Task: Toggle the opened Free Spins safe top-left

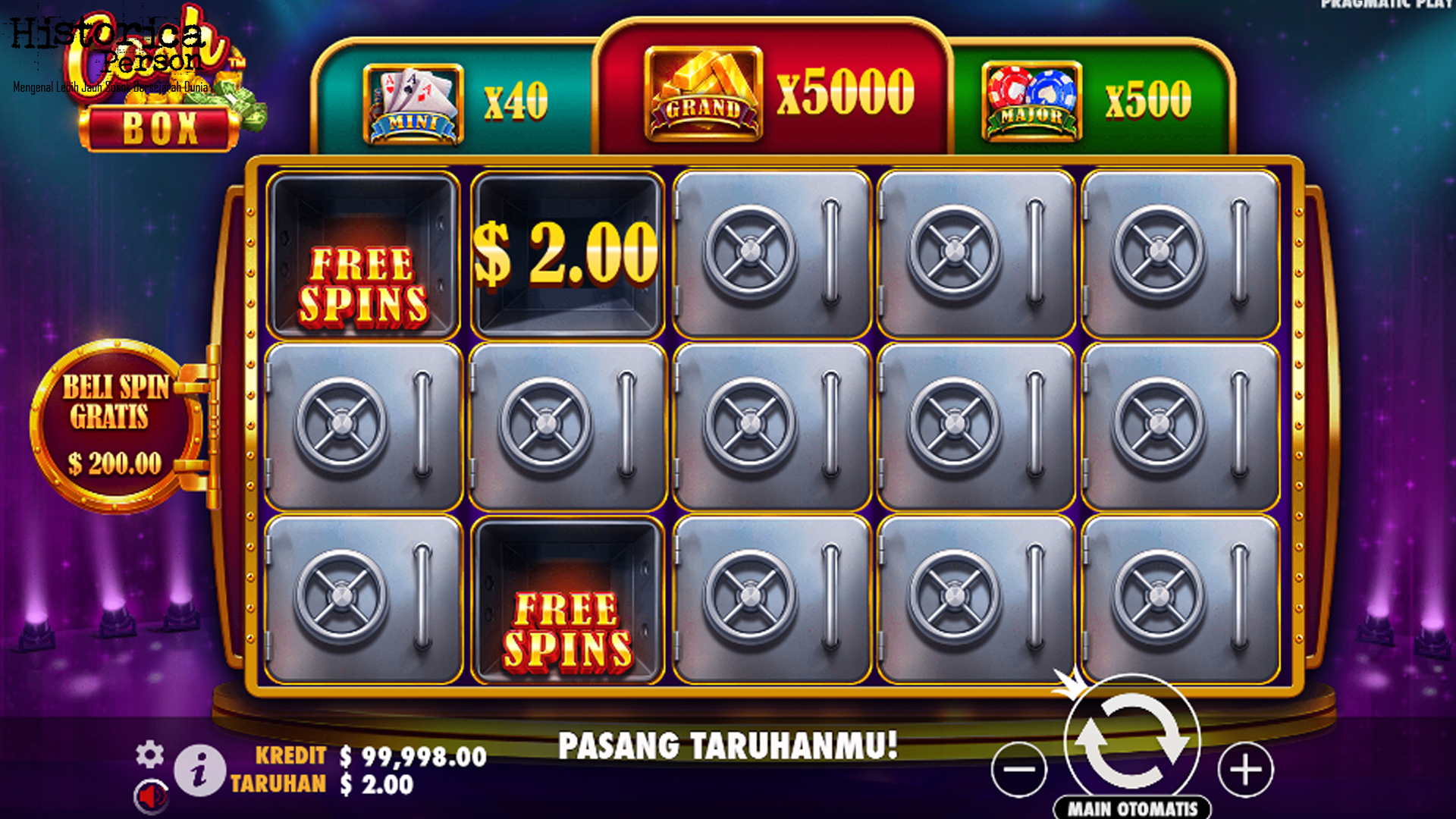Action: (364, 256)
